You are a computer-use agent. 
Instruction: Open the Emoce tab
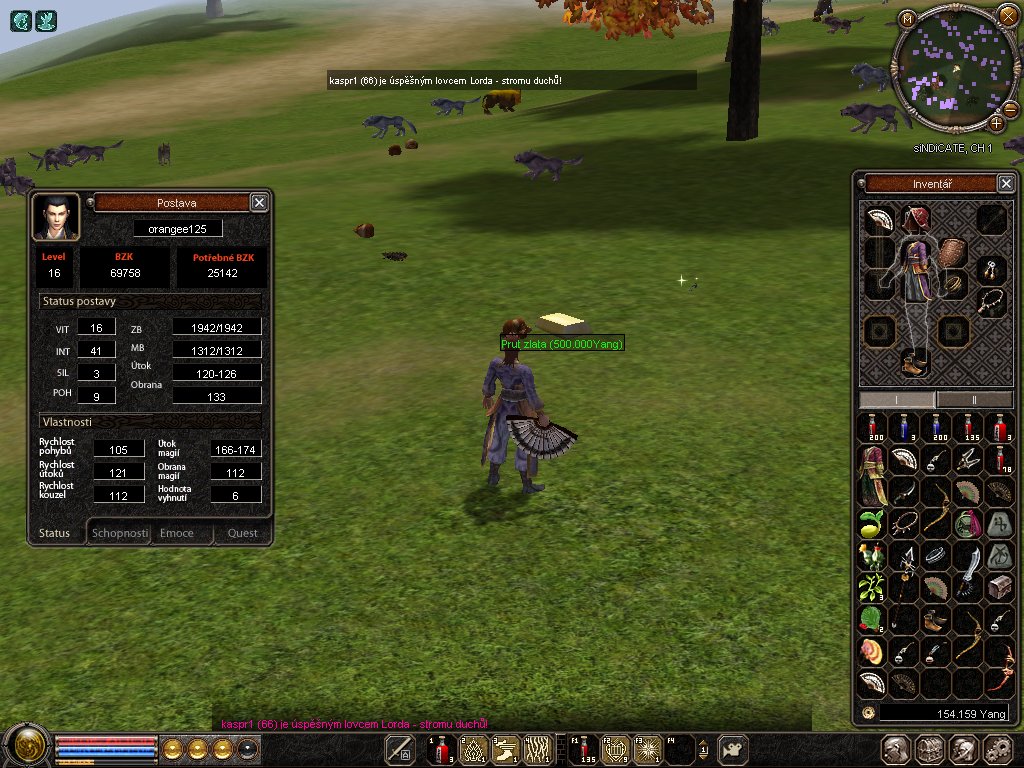tap(177, 533)
